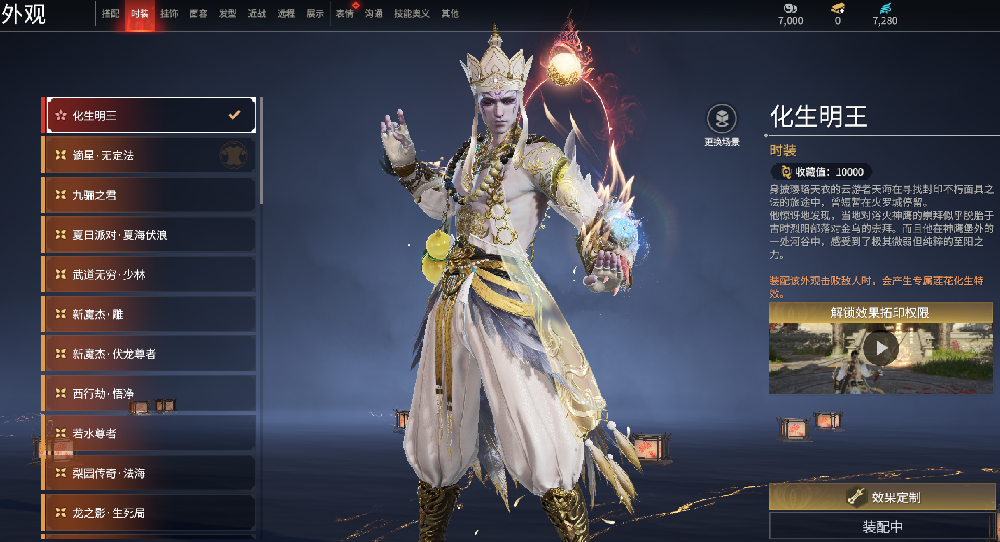Viewport: 1000px width, 542px height.
Task: Select the 夏日派对·夏海伏浪 outfit
Action: click(x=149, y=235)
